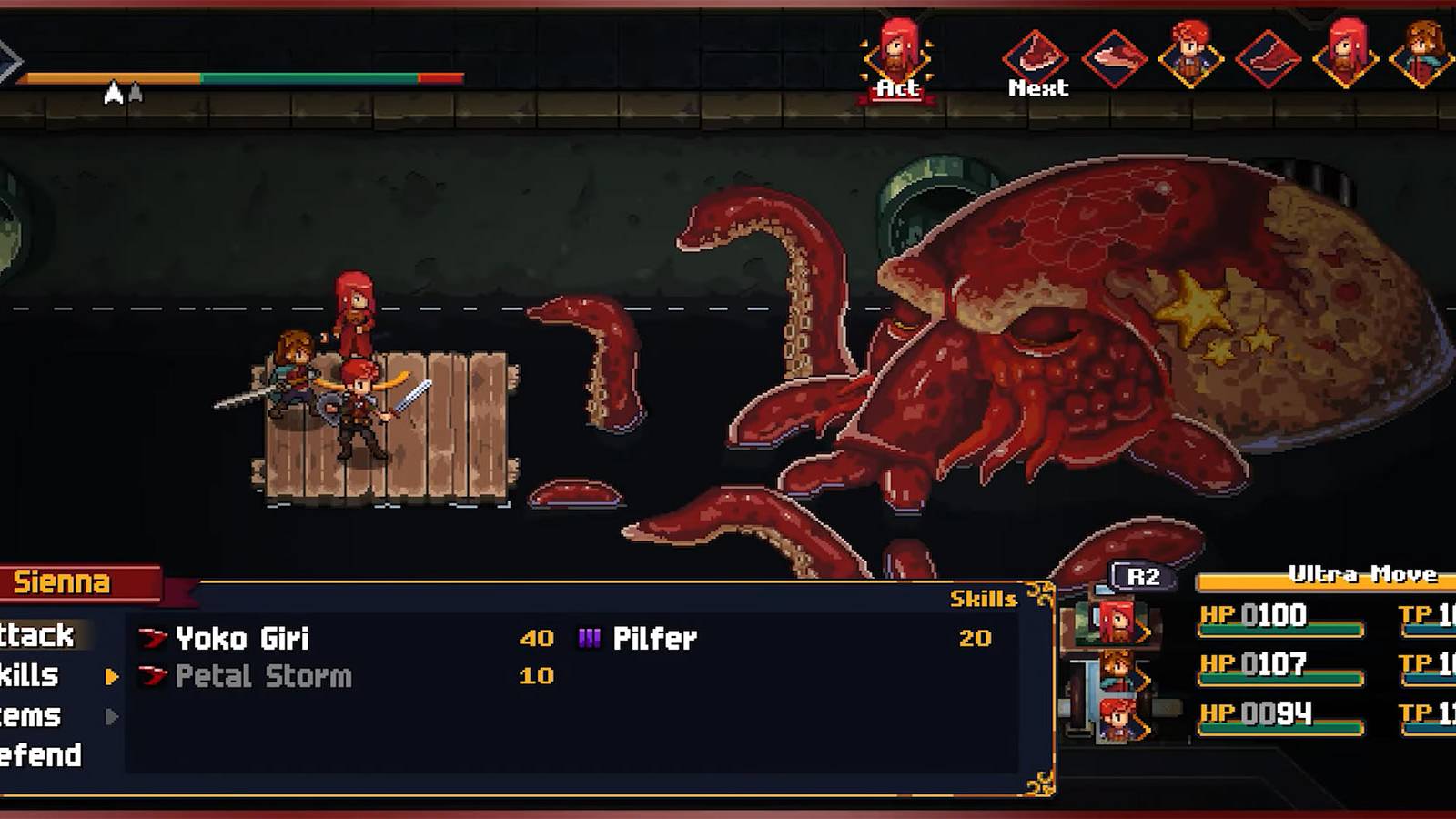Expand the Items submenu arrow
The width and height of the screenshot is (1456, 819).
(111, 717)
